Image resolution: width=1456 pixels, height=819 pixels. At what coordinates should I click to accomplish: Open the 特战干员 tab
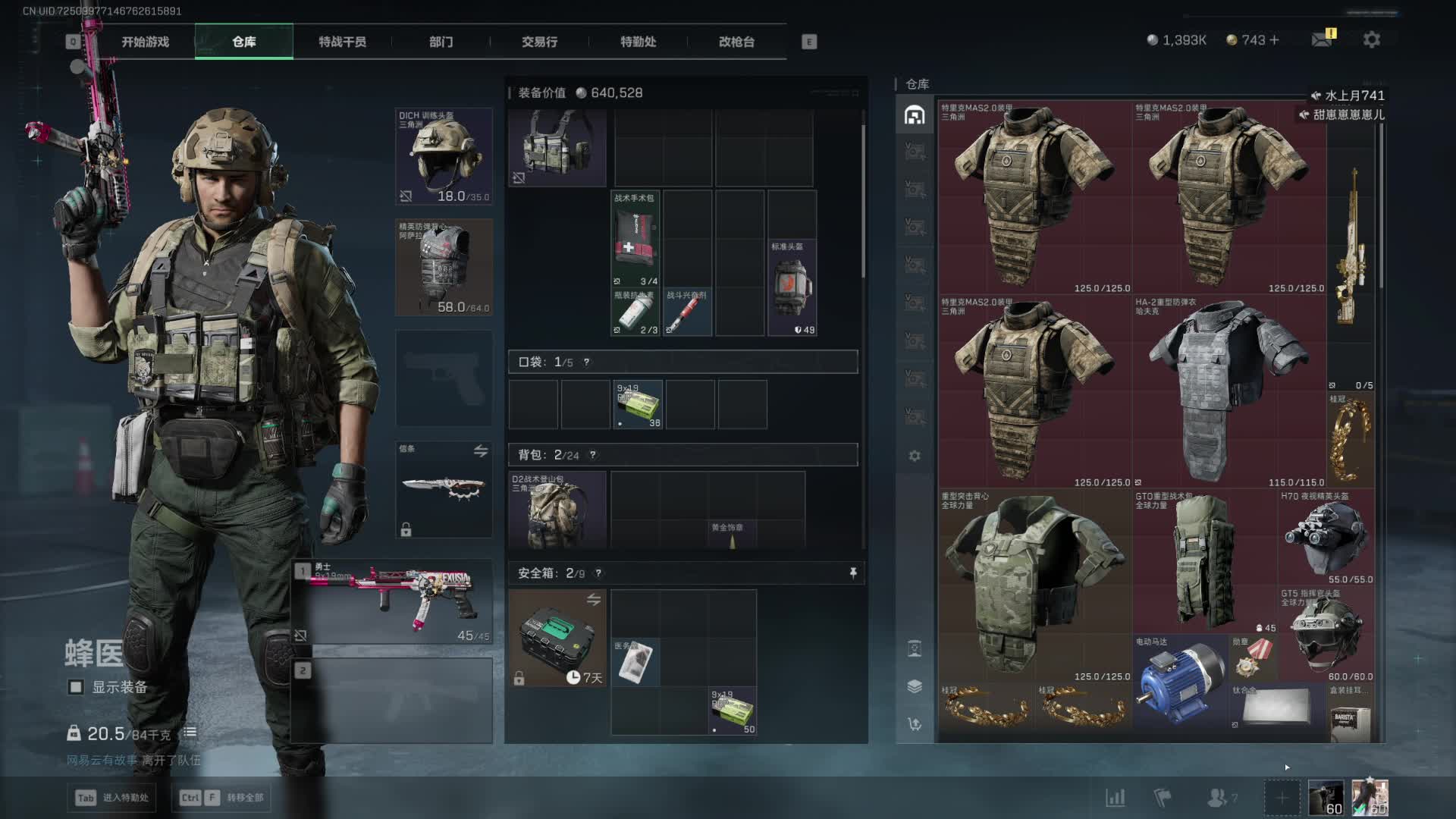click(x=342, y=42)
